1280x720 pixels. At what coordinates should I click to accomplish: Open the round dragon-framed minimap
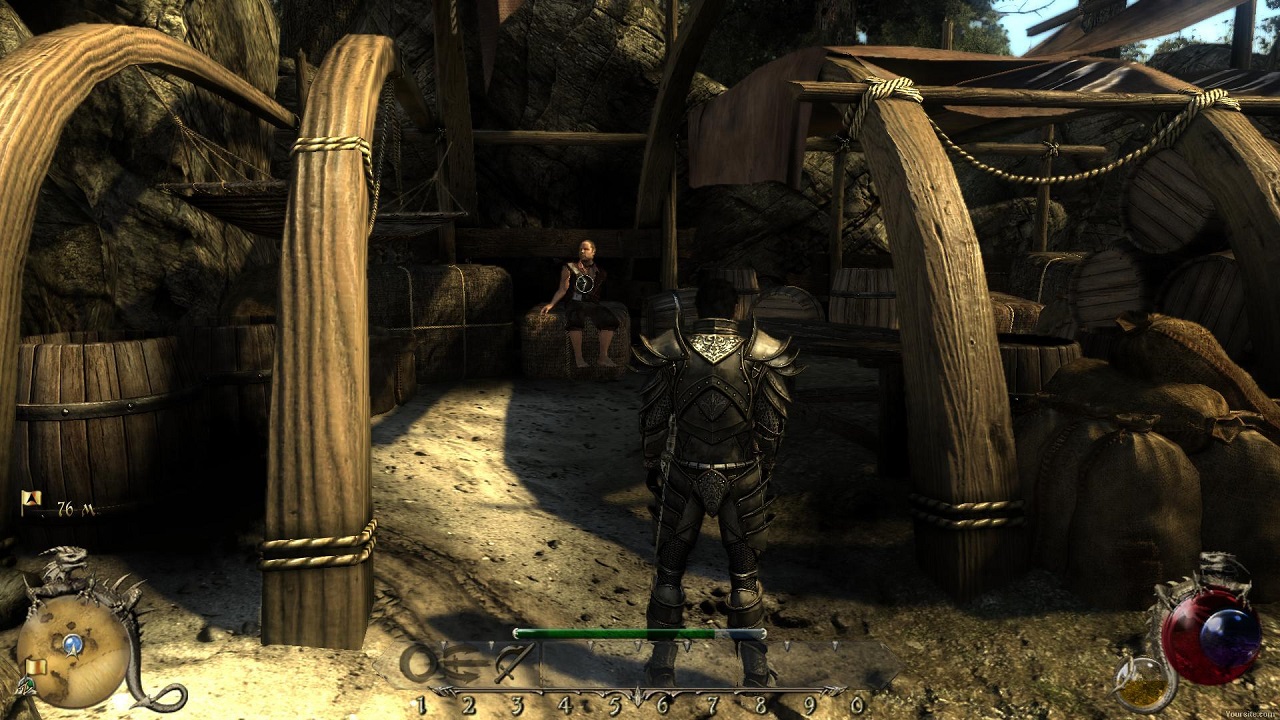(x=73, y=650)
